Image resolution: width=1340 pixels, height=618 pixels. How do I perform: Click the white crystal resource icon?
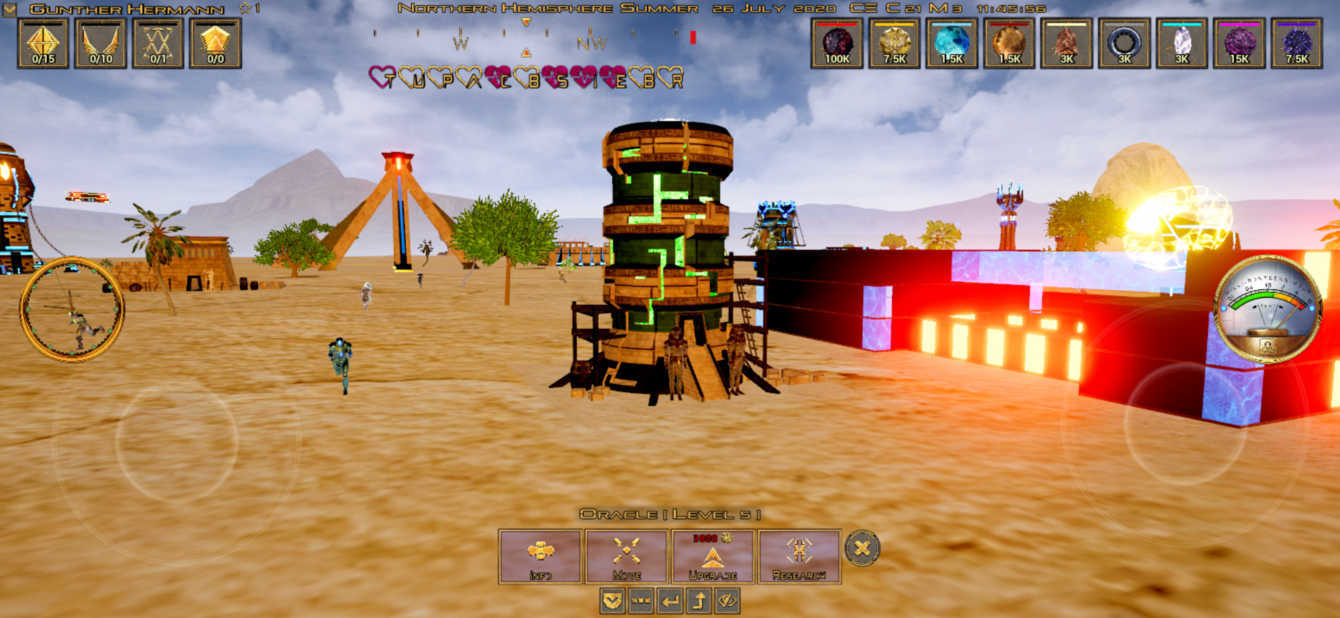(1182, 43)
